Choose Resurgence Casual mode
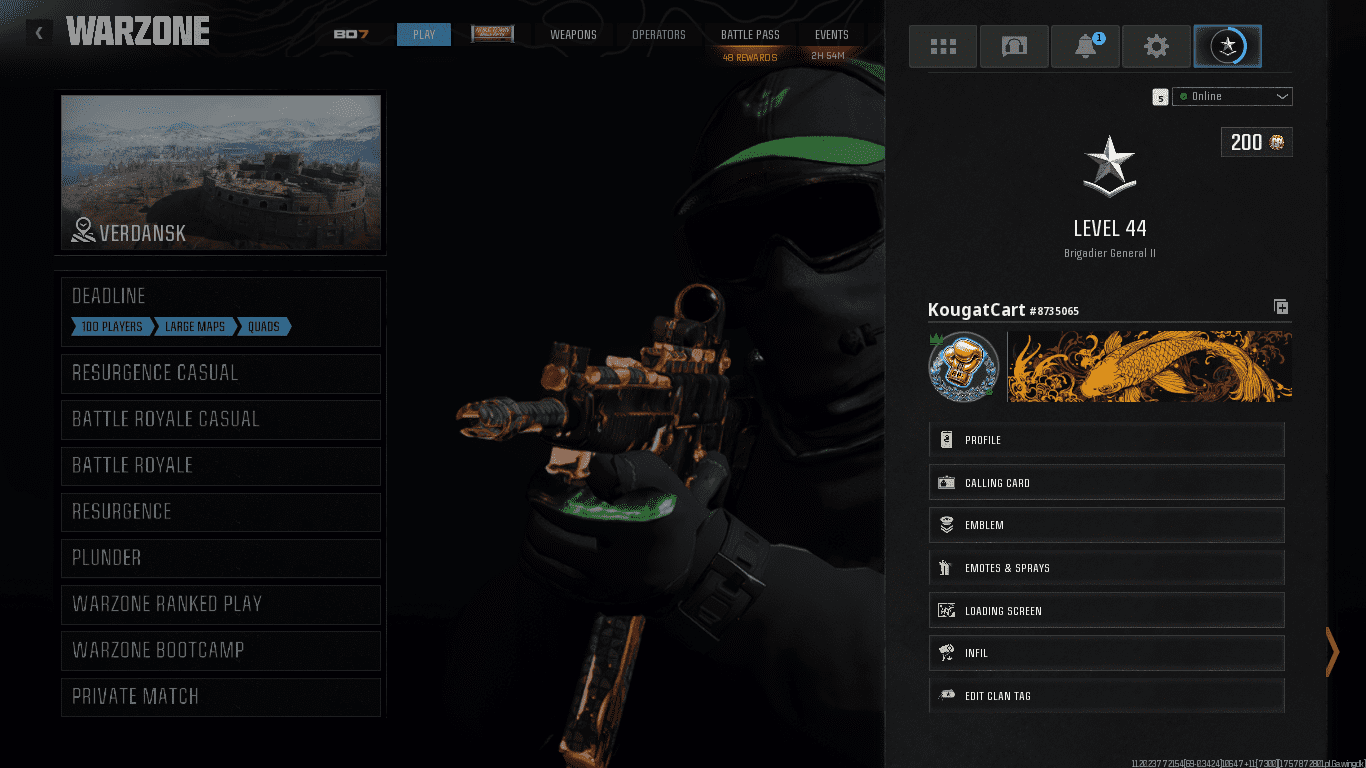Image resolution: width=1366 pixels, height=768 pixels. 221,373
